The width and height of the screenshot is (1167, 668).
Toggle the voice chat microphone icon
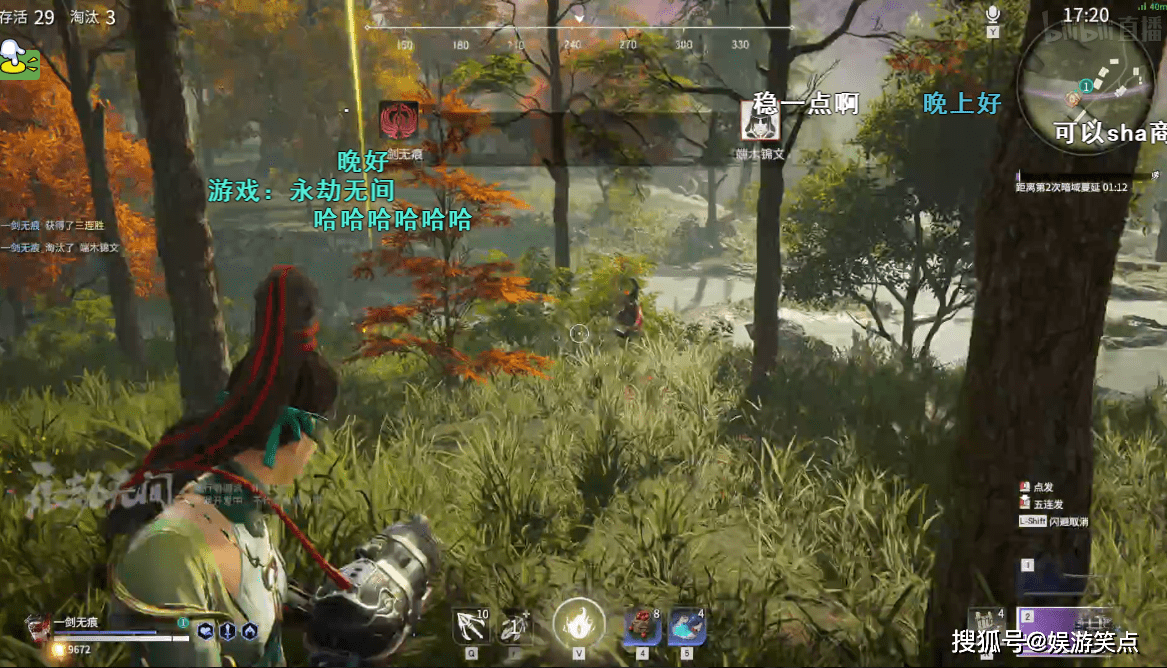click(x=993, y=14)
